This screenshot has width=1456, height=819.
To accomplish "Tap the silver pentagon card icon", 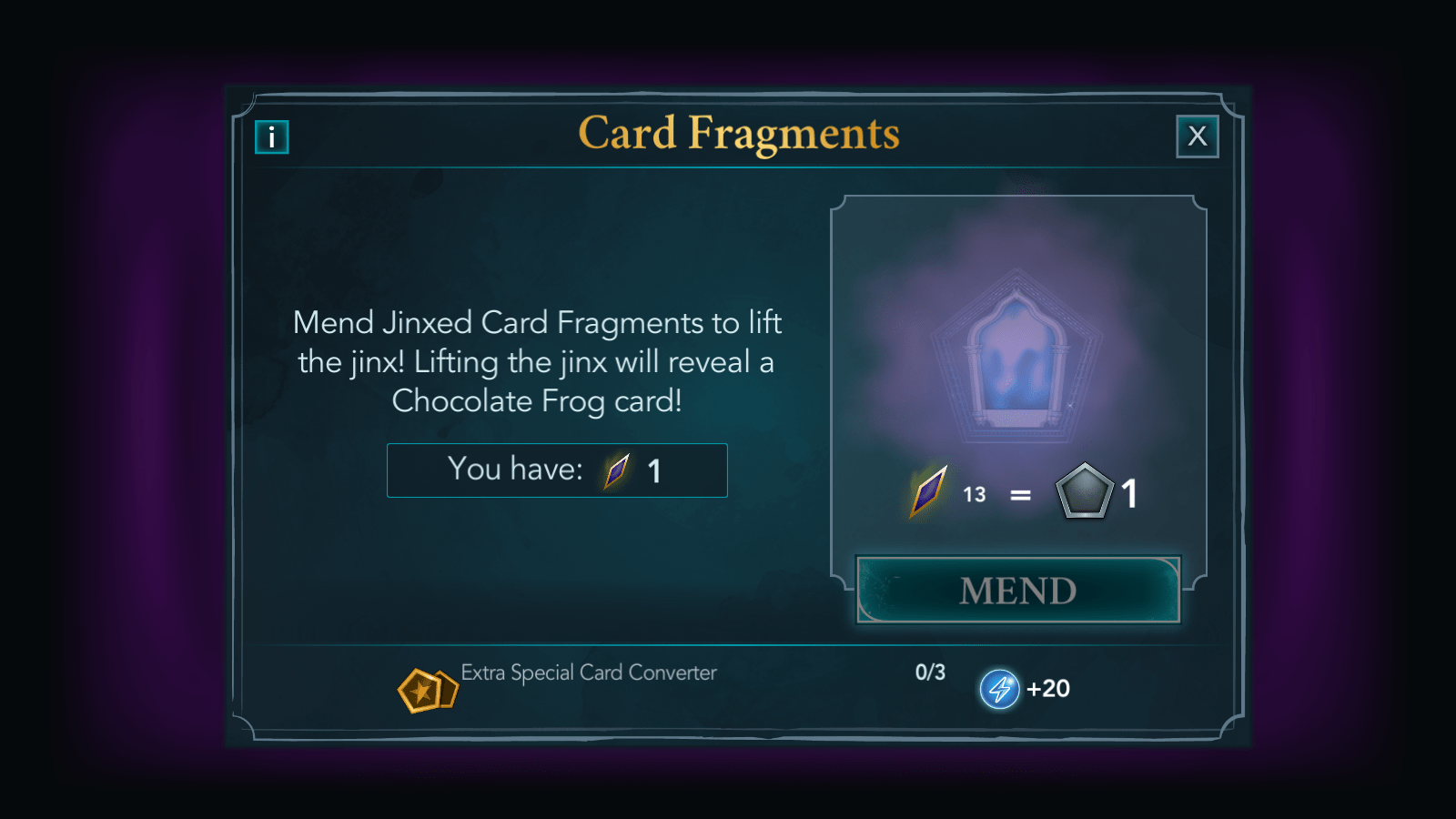I will pyautogui.click(x=1086, y=493).
